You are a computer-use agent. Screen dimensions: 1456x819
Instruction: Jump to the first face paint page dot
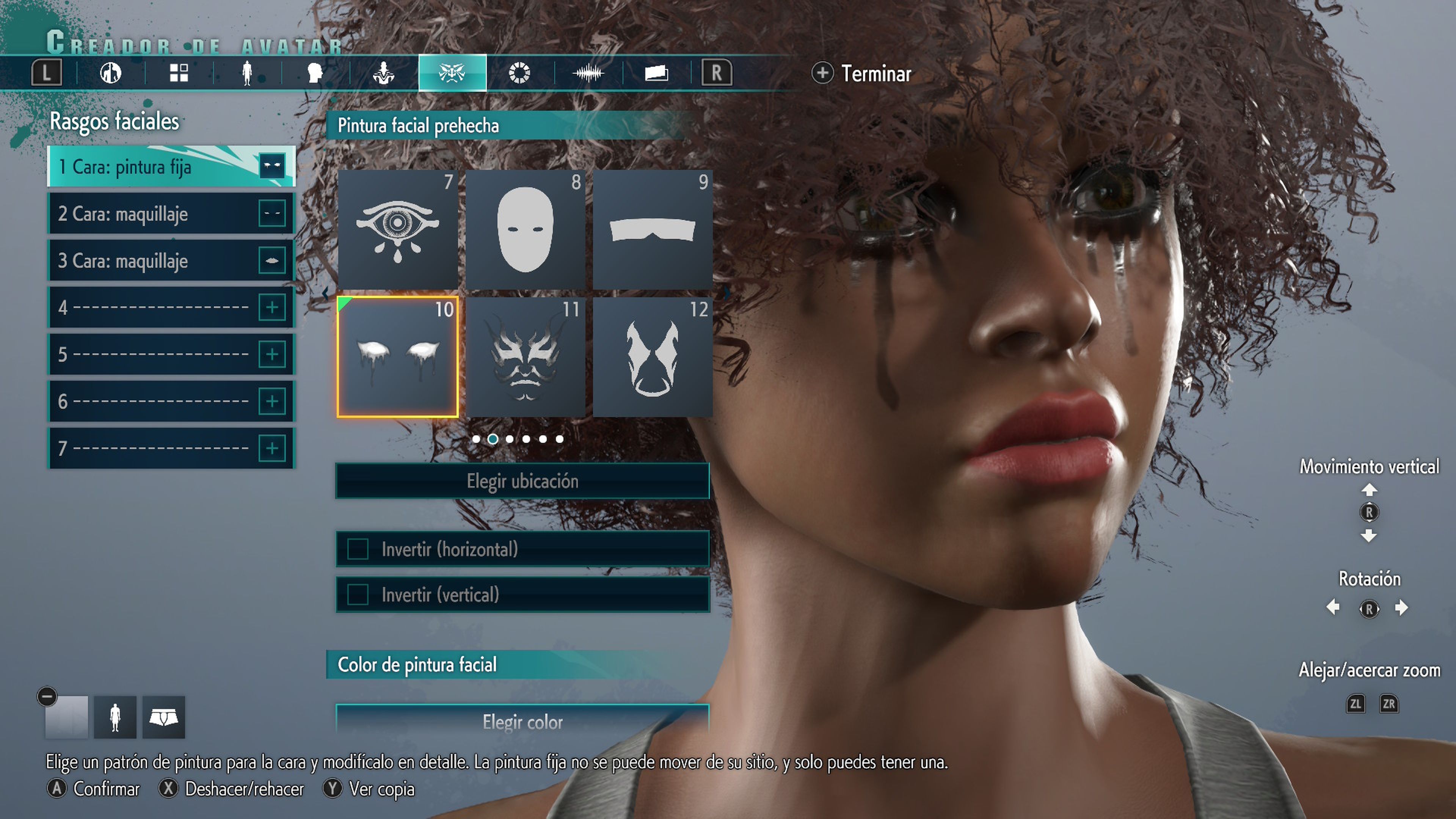(x=477, y=439)
